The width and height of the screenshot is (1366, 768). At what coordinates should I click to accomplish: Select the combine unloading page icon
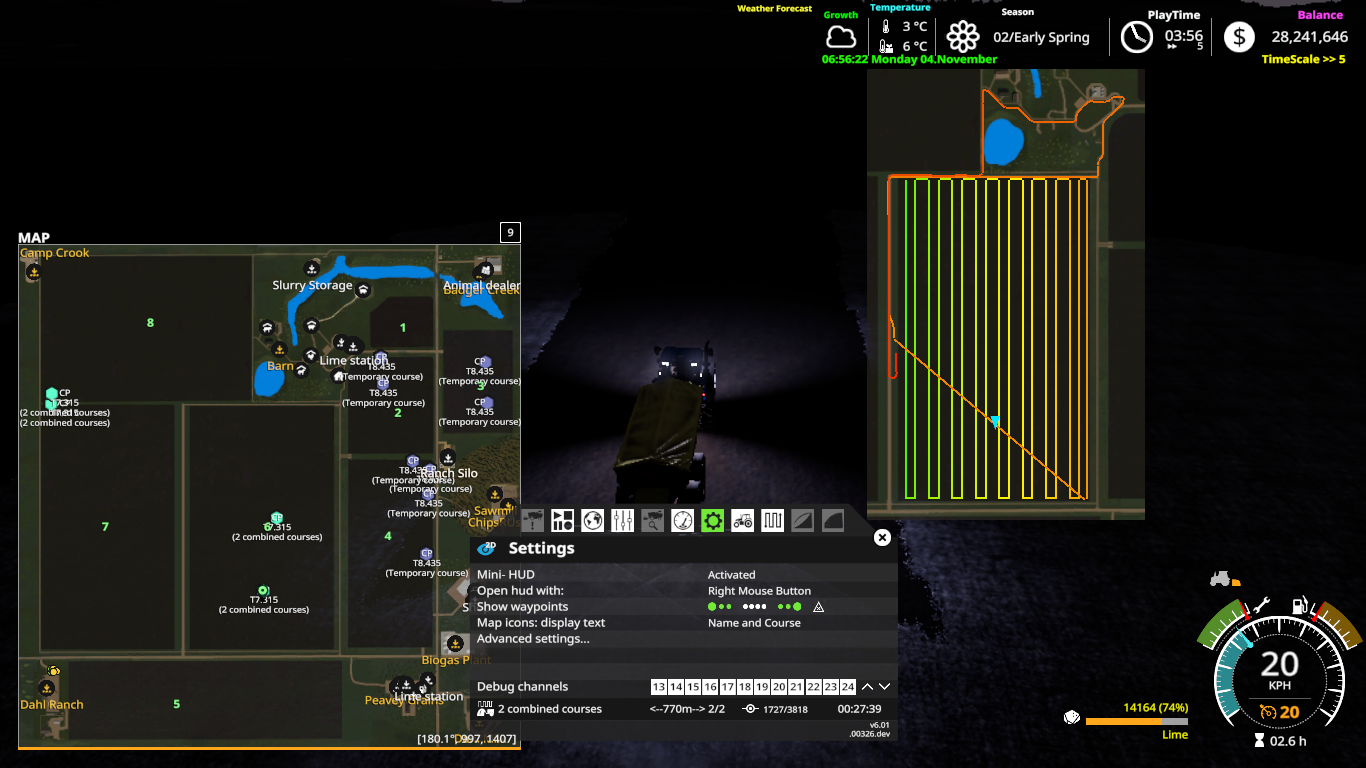point(532,520)
